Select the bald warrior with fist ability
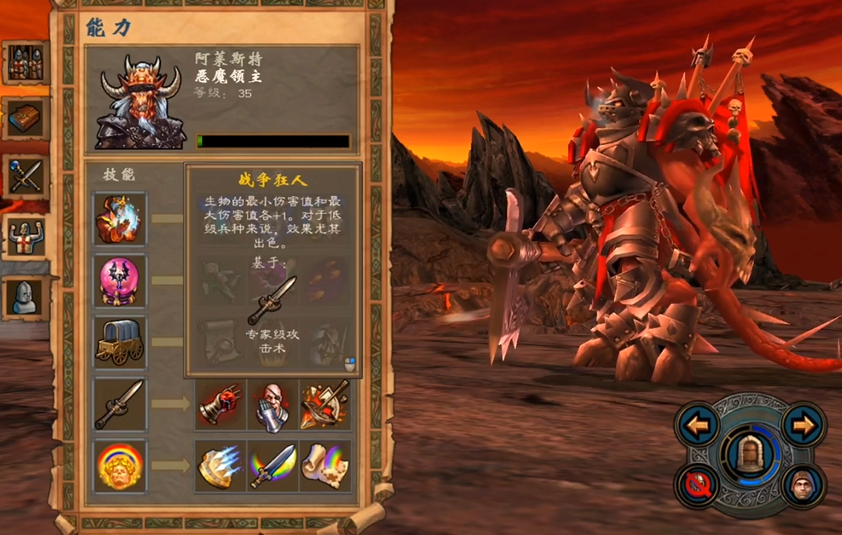This screenshot has height=535, width=842. [273, 403]
